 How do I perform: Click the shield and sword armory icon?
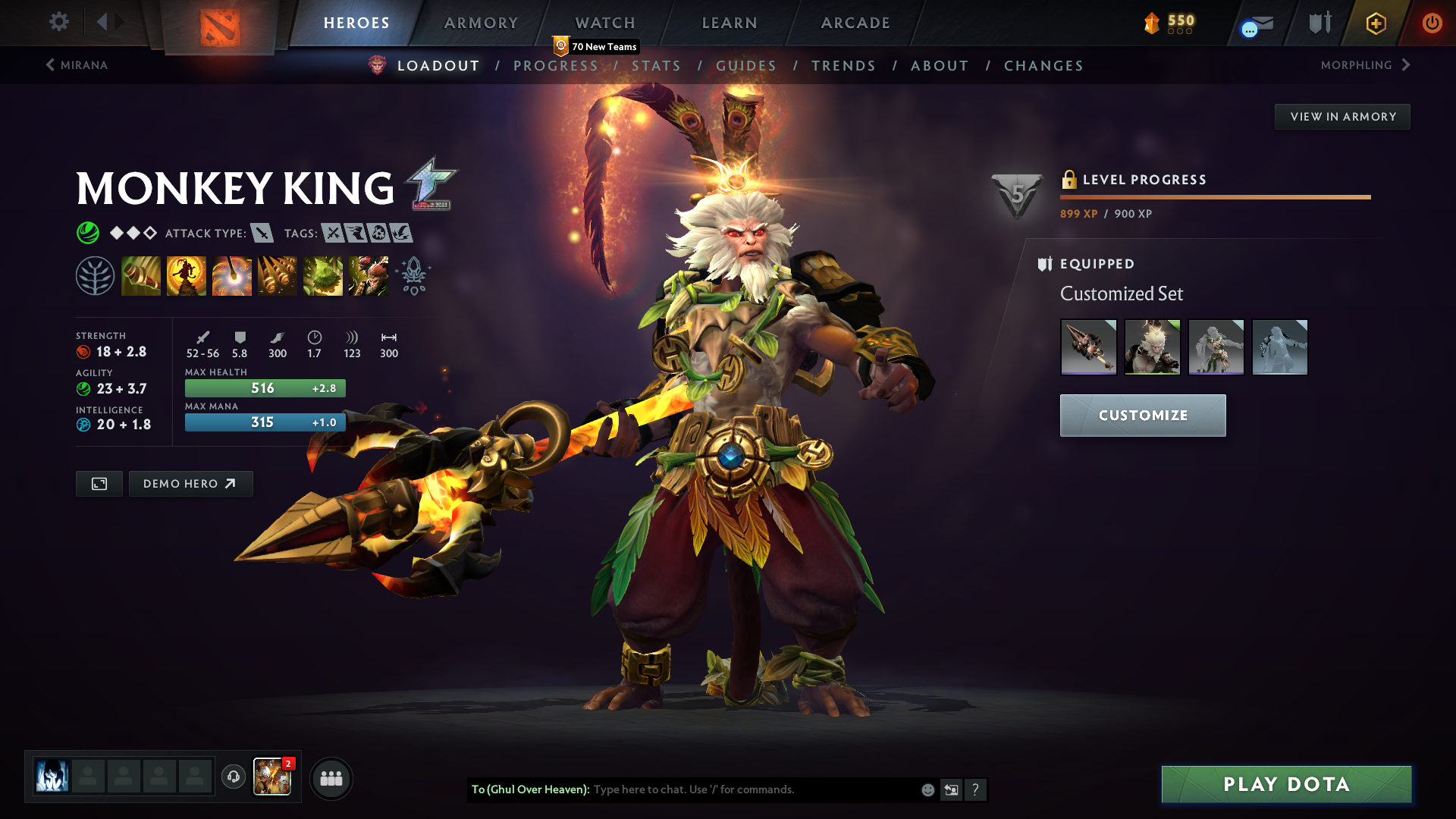coord(1318,23)
